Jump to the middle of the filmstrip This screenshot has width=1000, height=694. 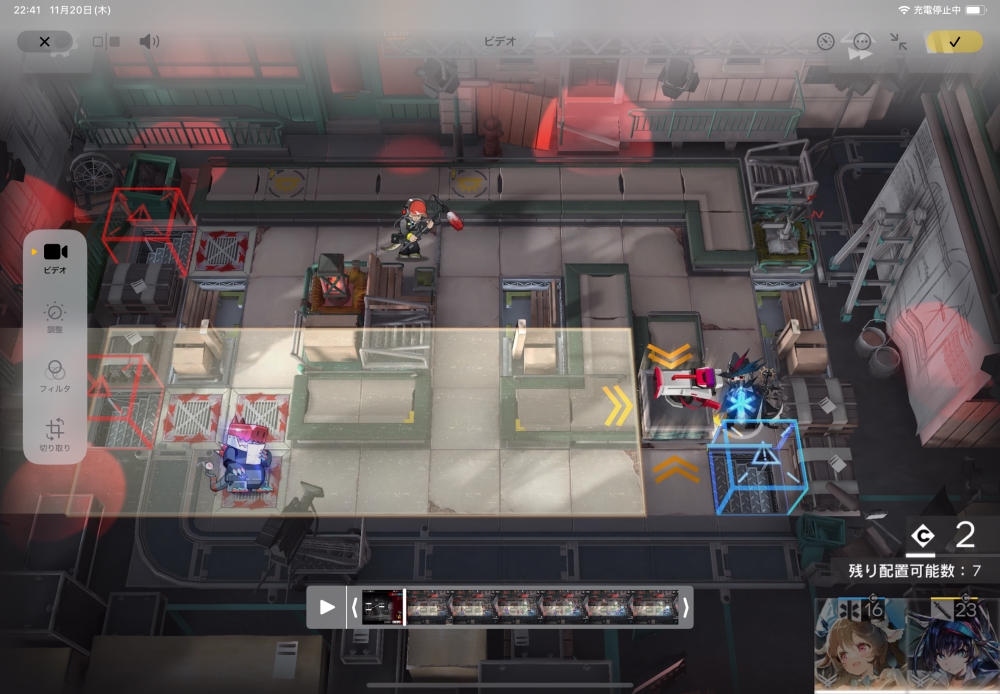pos(519,607)
